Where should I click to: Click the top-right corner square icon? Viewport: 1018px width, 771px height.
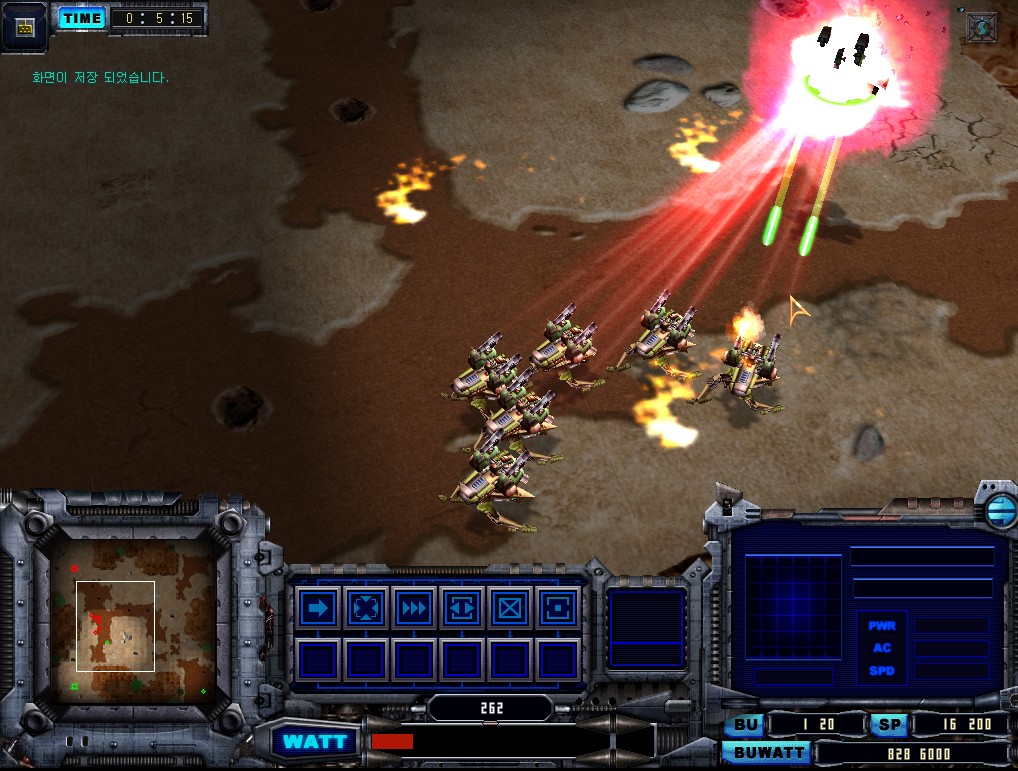[x=982, y=27]
